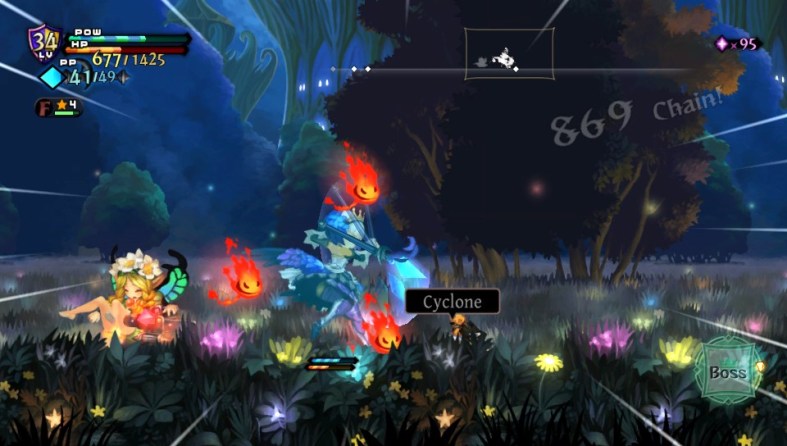Viewport: 787px width, 446px height.
Task: Select the green Boss emblem
Action: click(727, 370)
